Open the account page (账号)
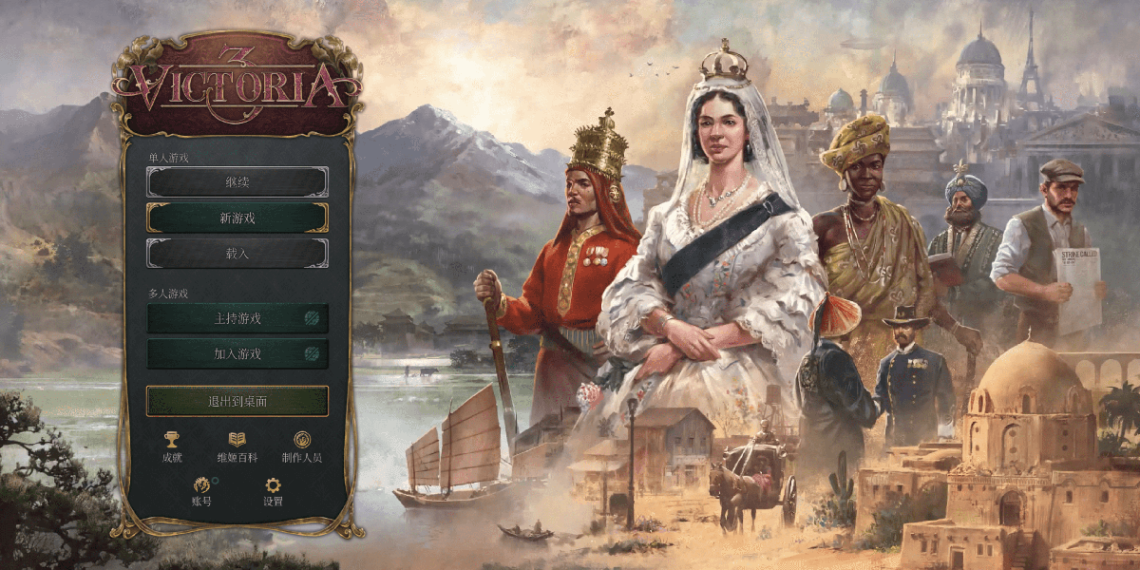1140x570 pixels. click(x=201, y=487)
